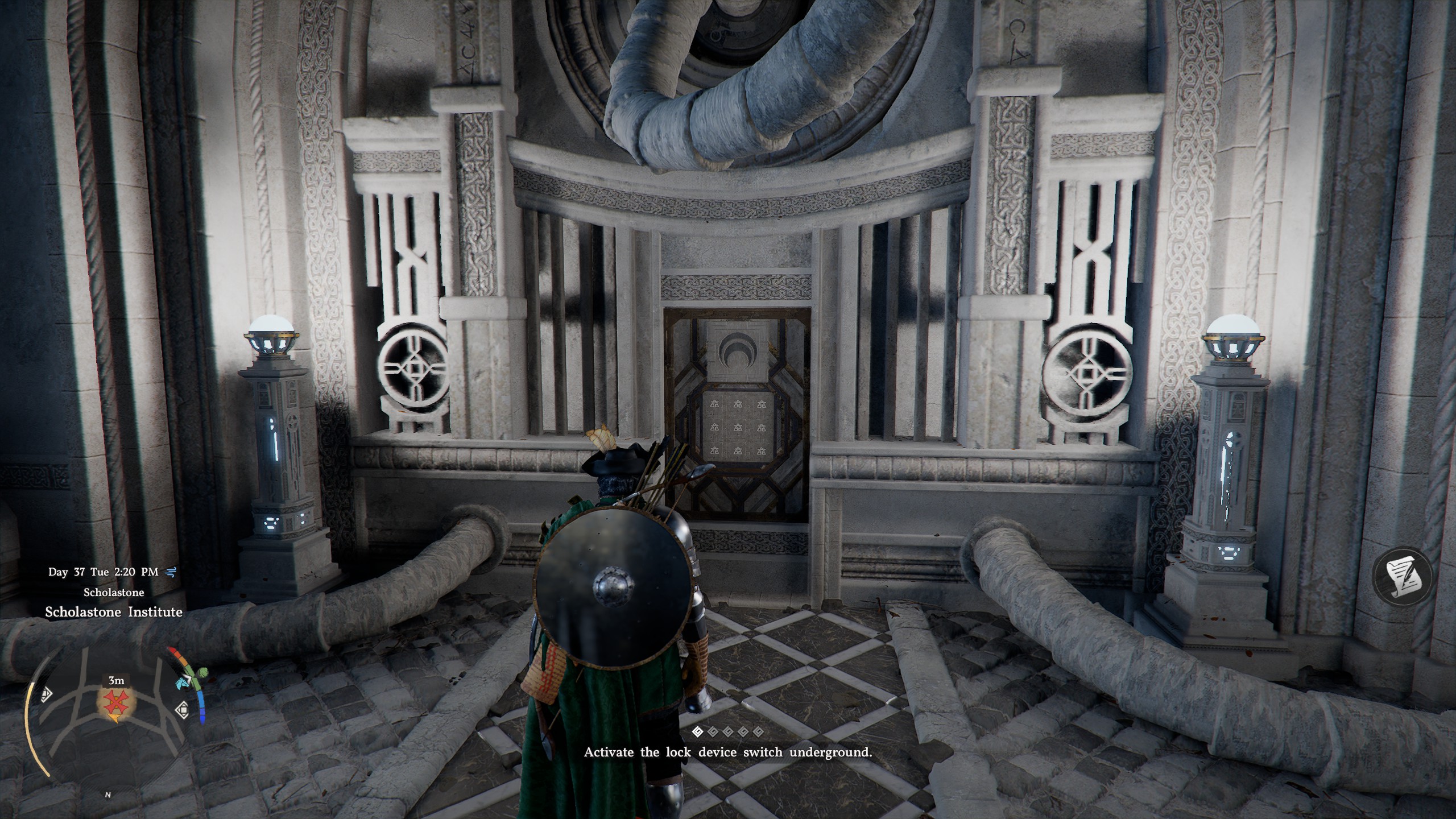
Task: Toggle the second dimmed objective progress pip
Action: coord(713,733)
